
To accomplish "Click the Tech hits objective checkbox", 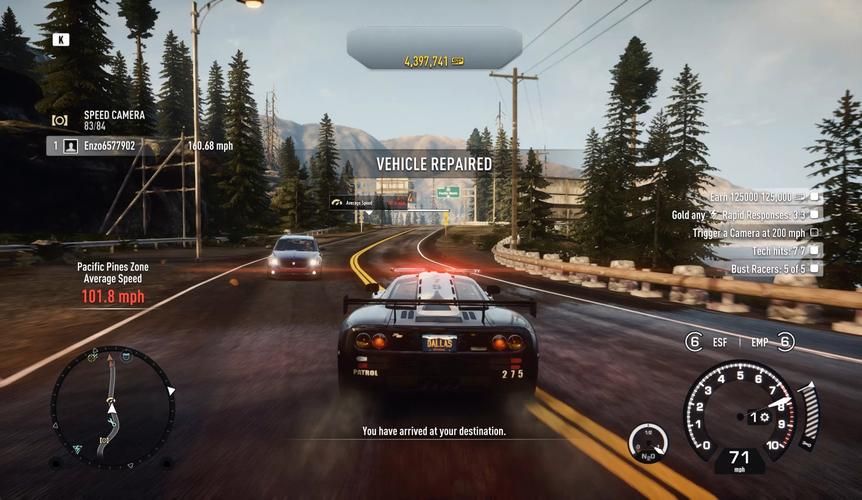I will click(x=814, y=250).
